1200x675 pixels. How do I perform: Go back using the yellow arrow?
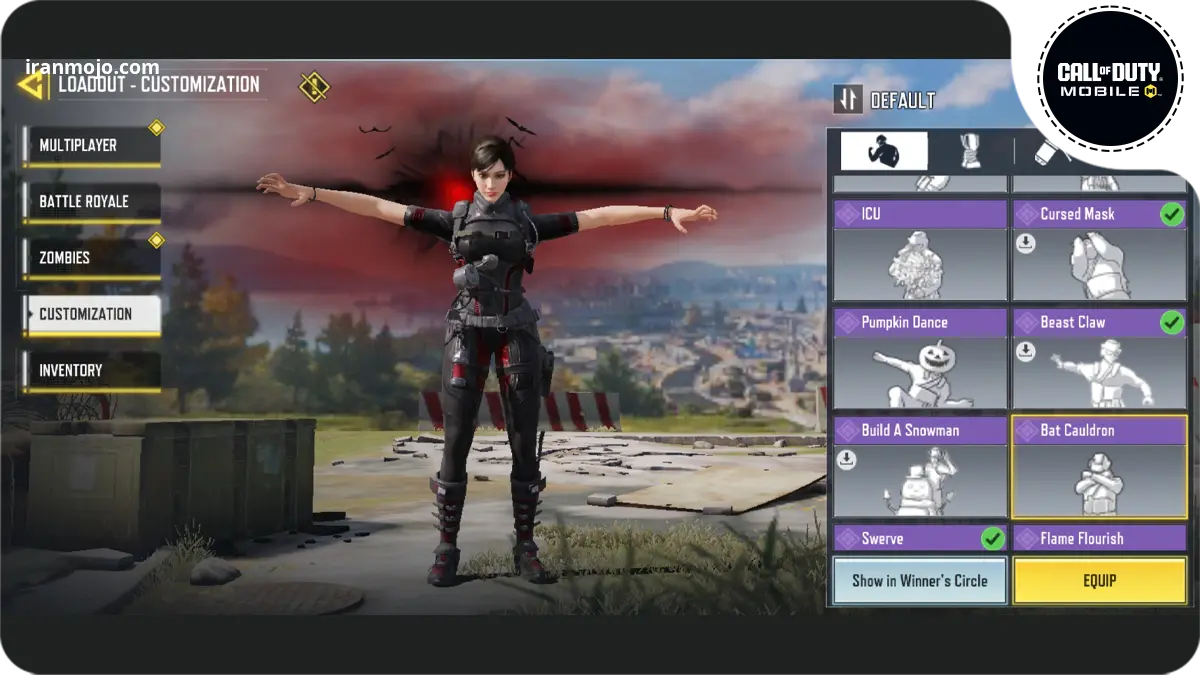tap(32, 85)
